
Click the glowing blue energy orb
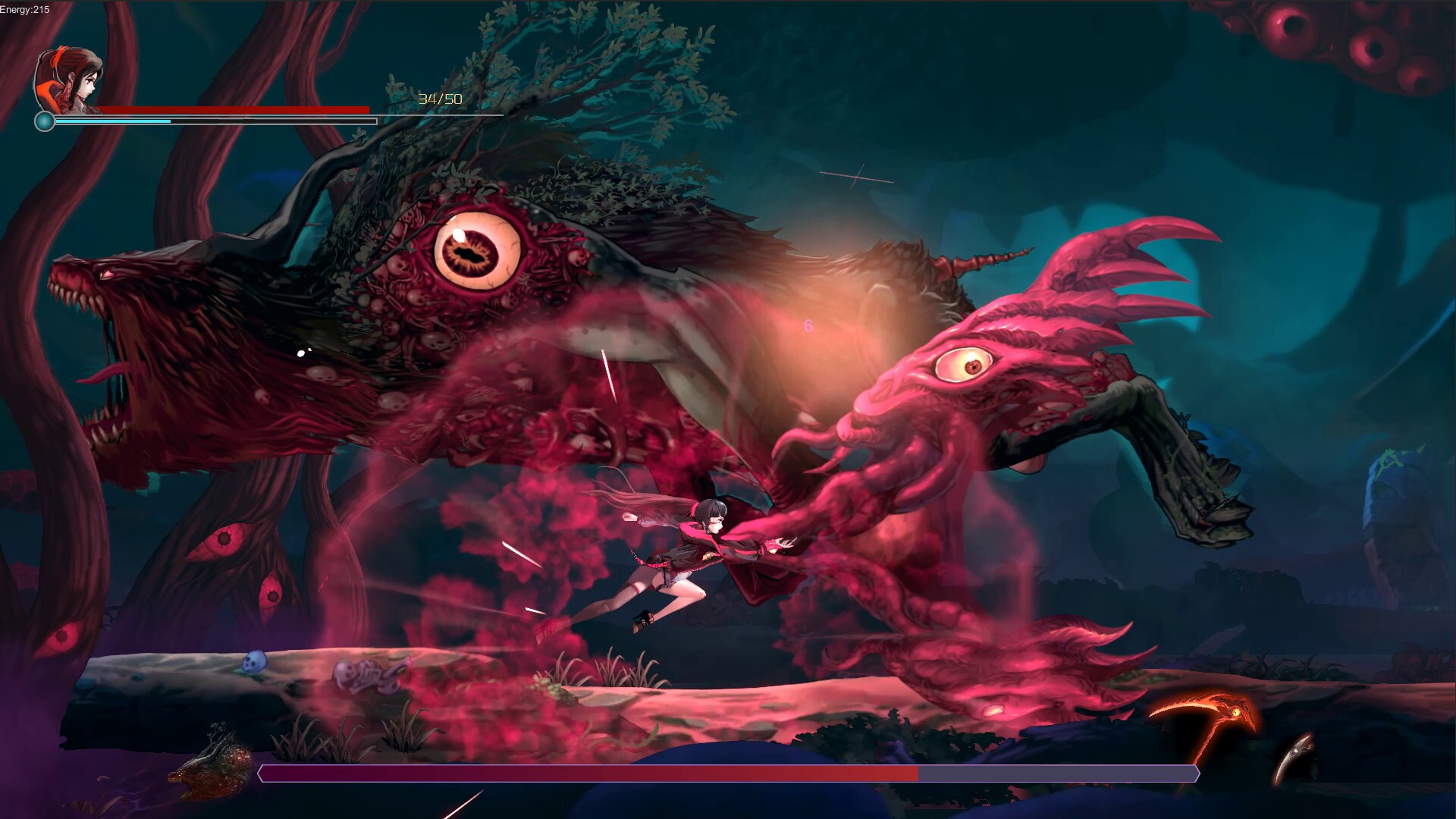44,121
